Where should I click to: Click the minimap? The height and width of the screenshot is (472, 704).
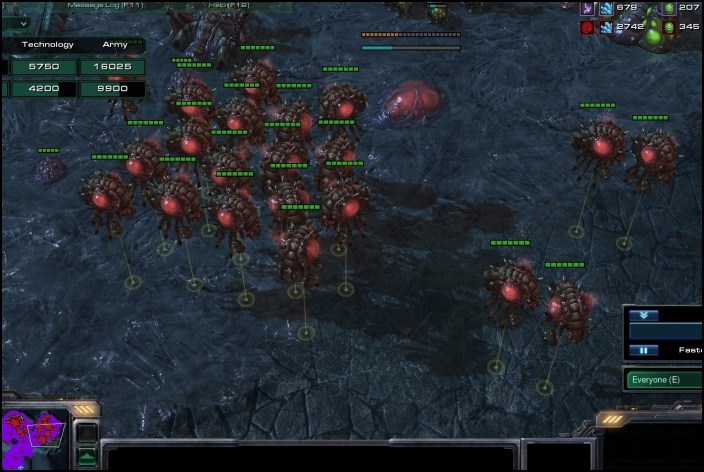pos(35,431)
